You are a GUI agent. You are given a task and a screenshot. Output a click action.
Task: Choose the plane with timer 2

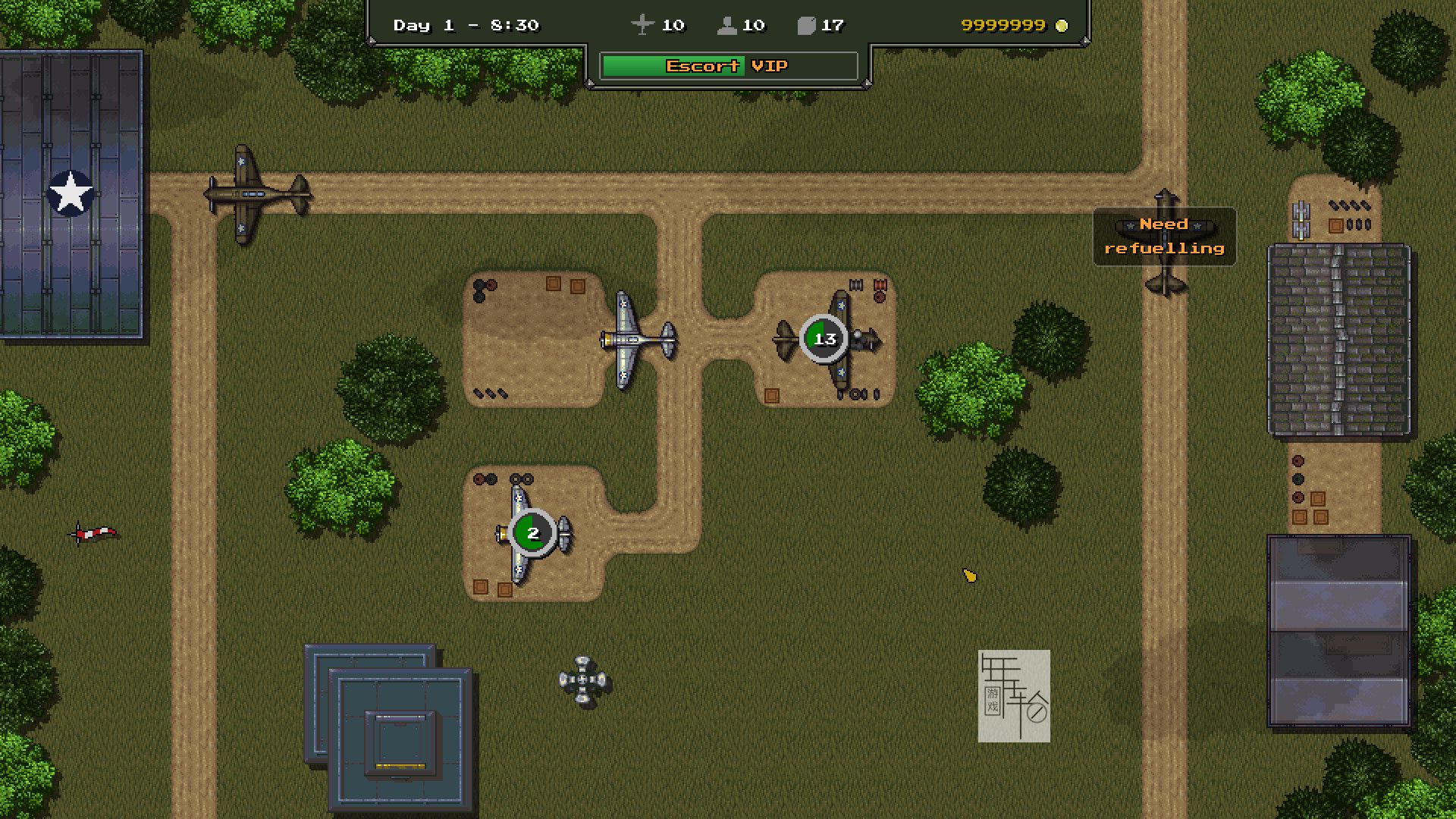coord(532,533)
